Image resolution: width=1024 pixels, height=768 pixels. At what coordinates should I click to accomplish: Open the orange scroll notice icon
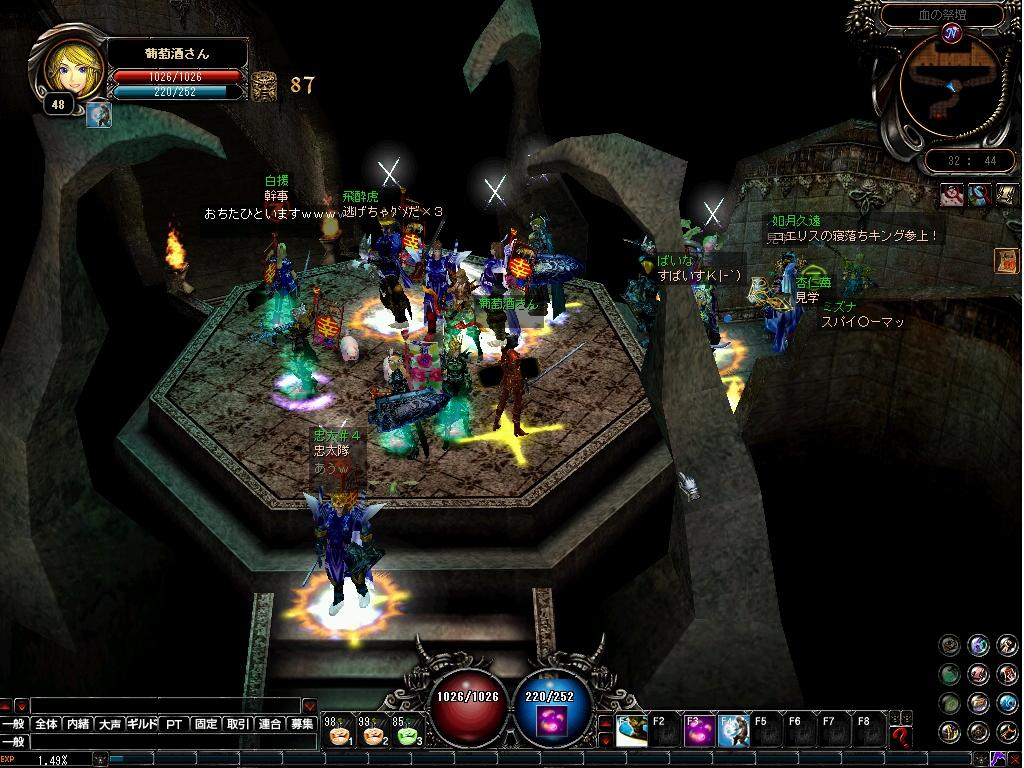(1005, 261)
